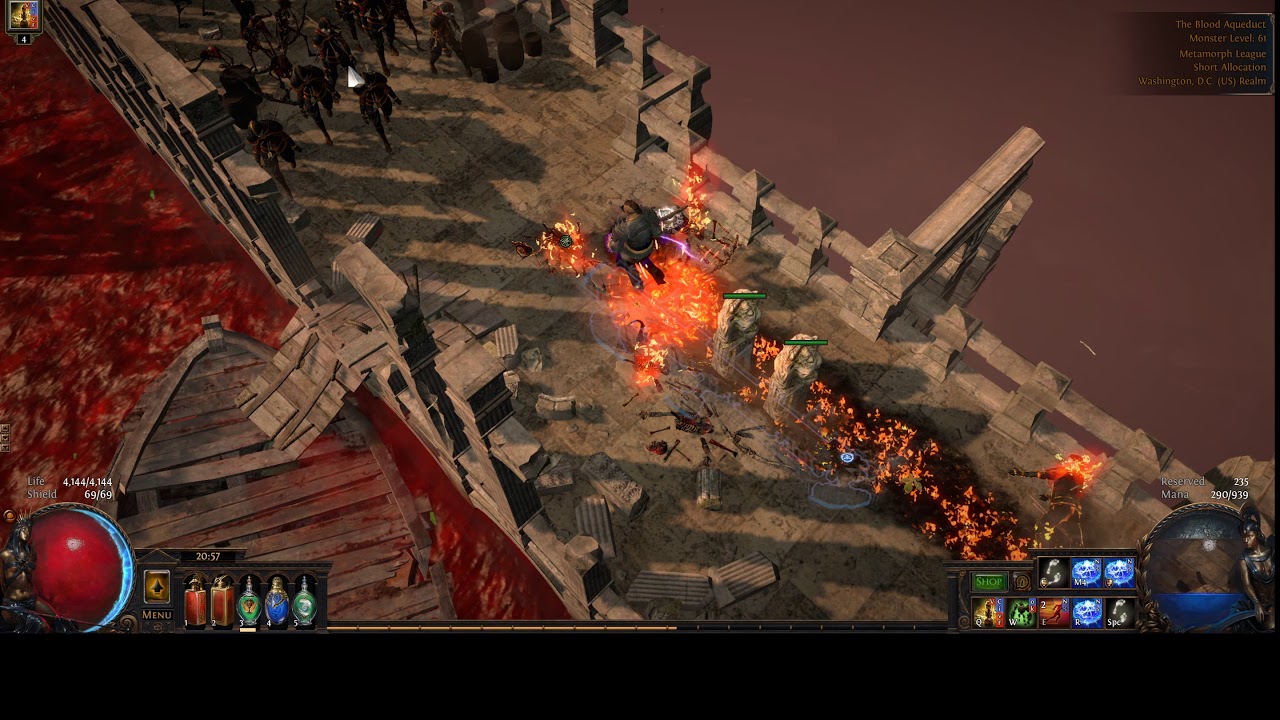Drink the red life flask in slot 2
Viewport: 1280px width, 720px height.
click(x=222, y=603)
